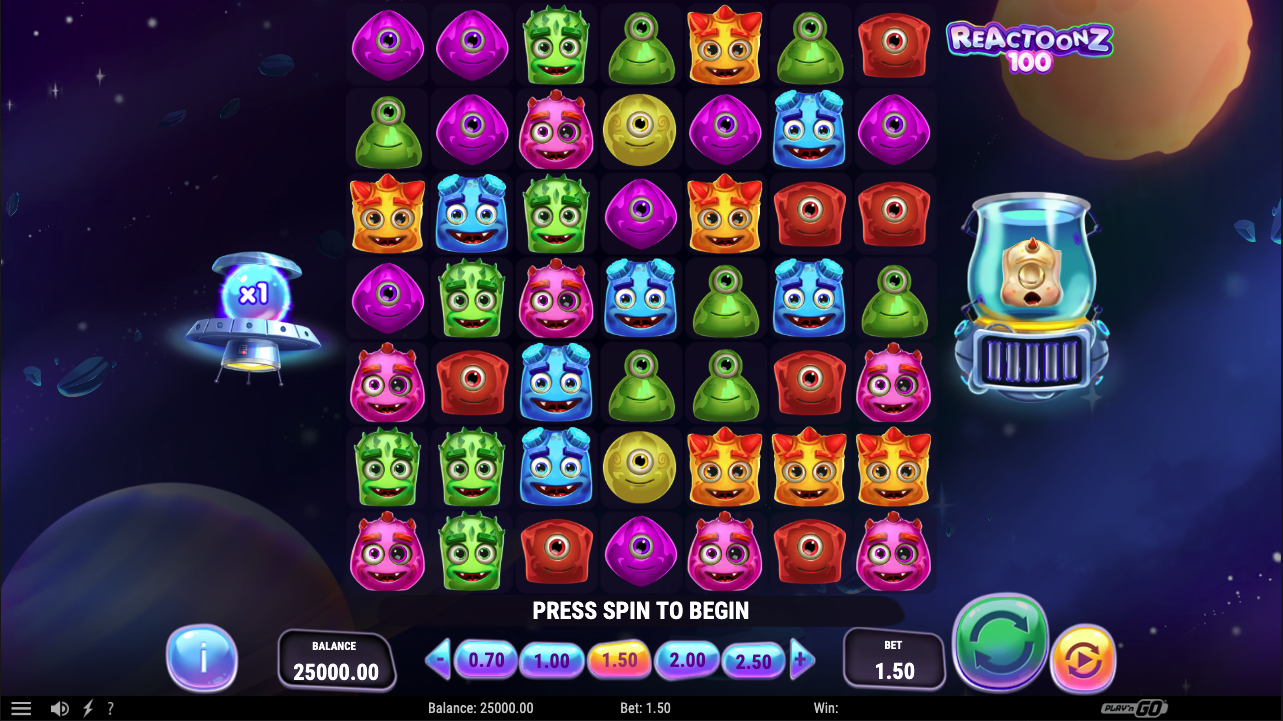The image size is (1283, 721).
Task: Open the help question mark
Action: point(111,708)
